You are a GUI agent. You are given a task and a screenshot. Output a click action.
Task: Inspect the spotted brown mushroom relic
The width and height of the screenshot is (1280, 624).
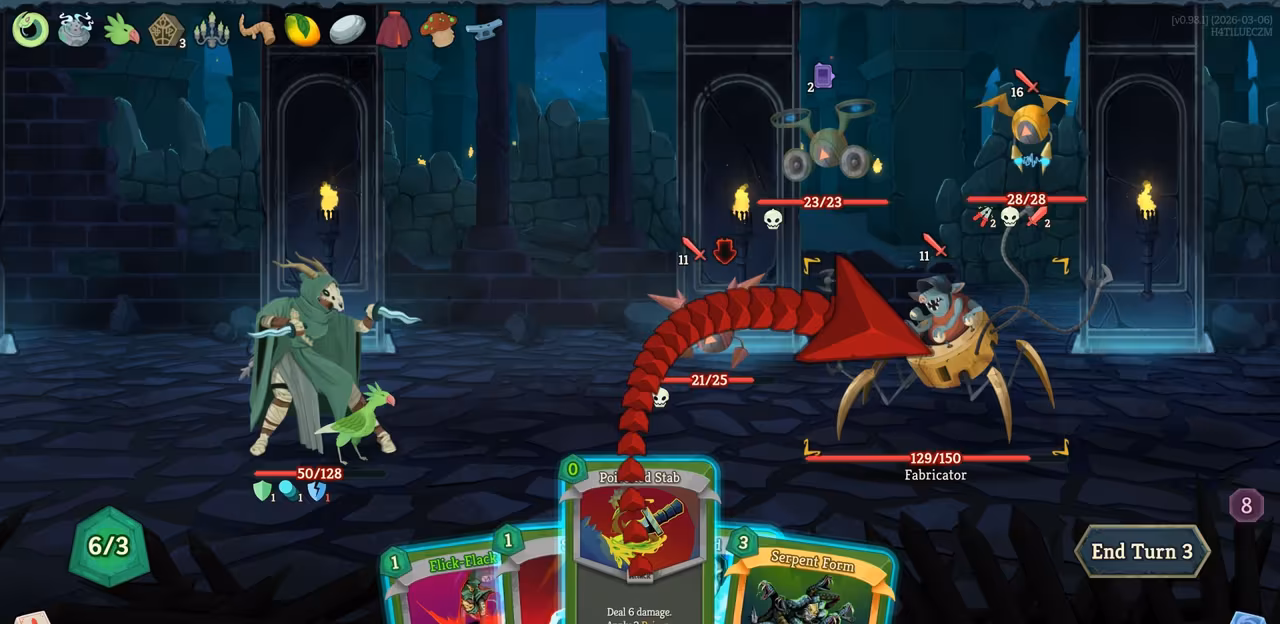(438, 29)
